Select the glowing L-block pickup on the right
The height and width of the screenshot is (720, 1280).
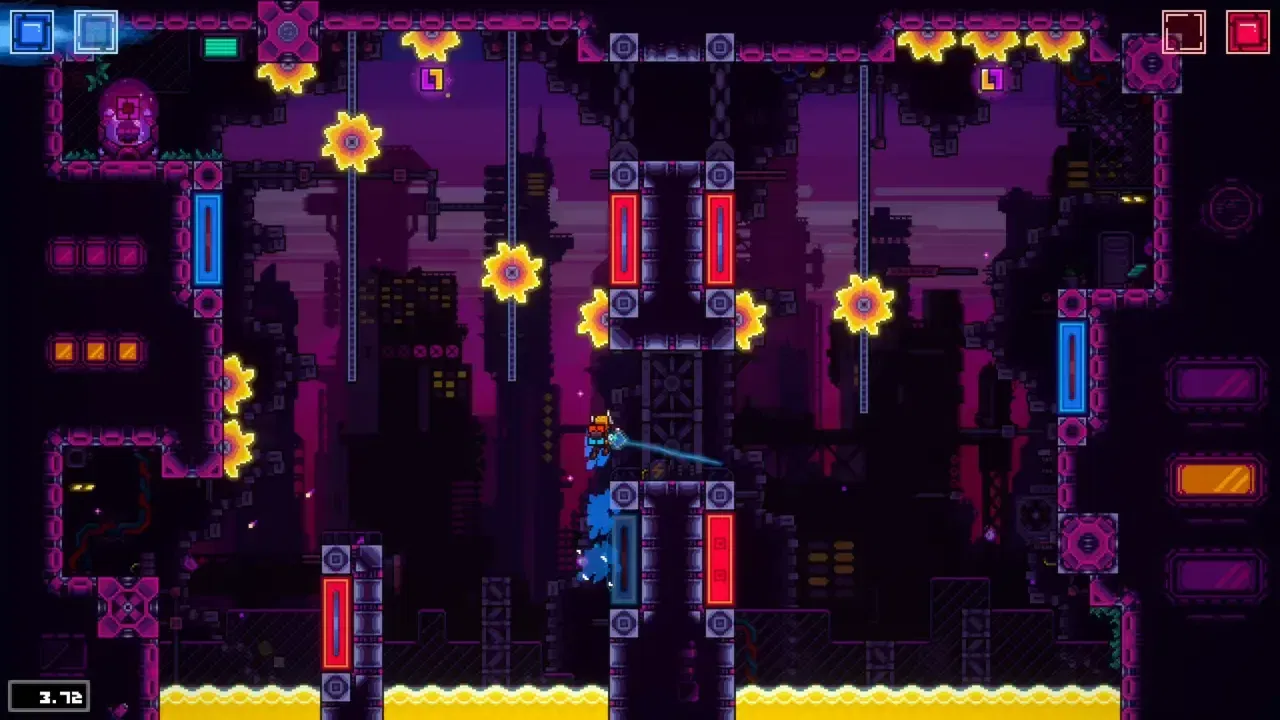[x=991, y=78]
